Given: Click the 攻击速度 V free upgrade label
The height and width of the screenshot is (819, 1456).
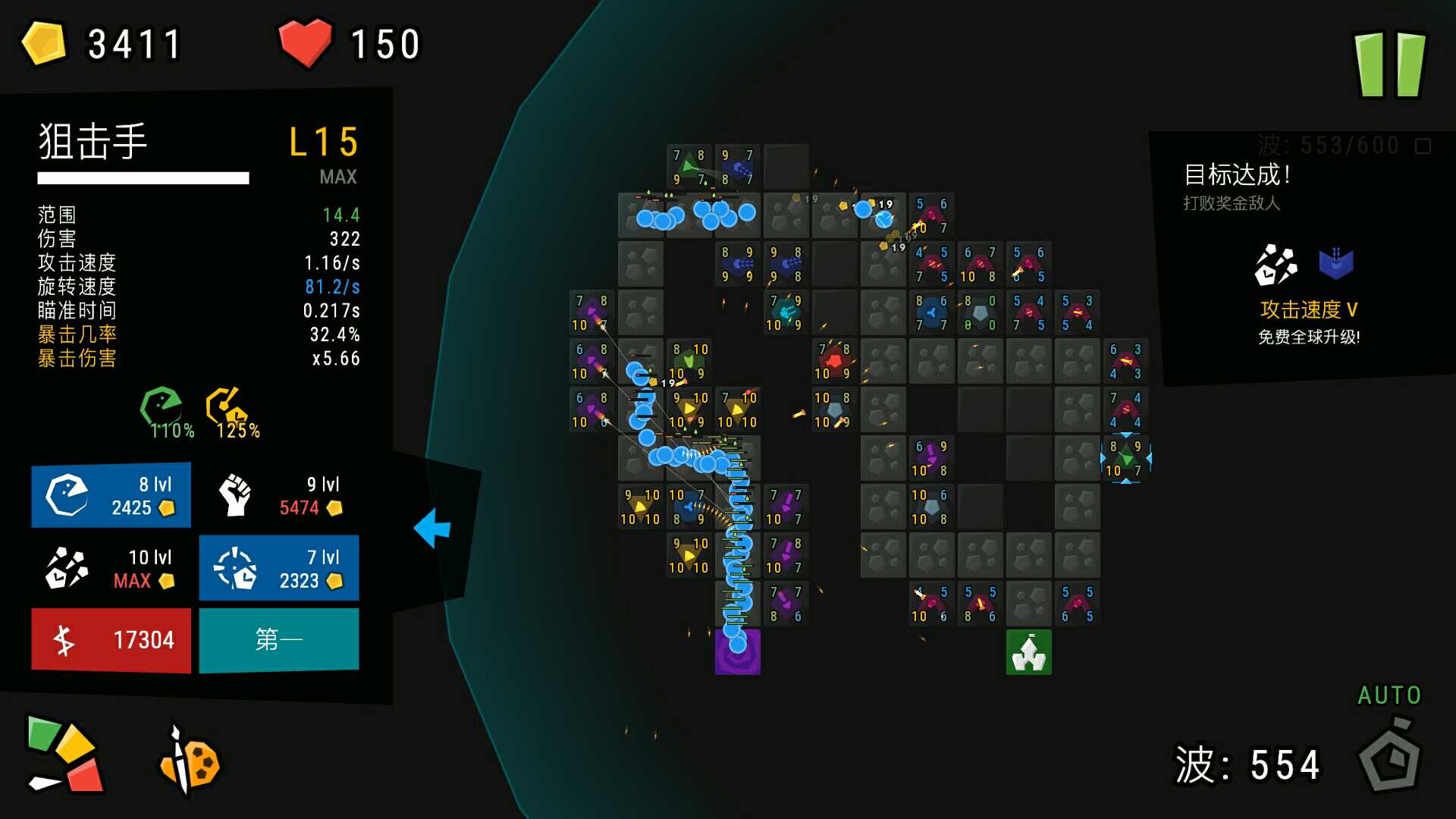Looking at the screenshot, I should coord(1307,309).
